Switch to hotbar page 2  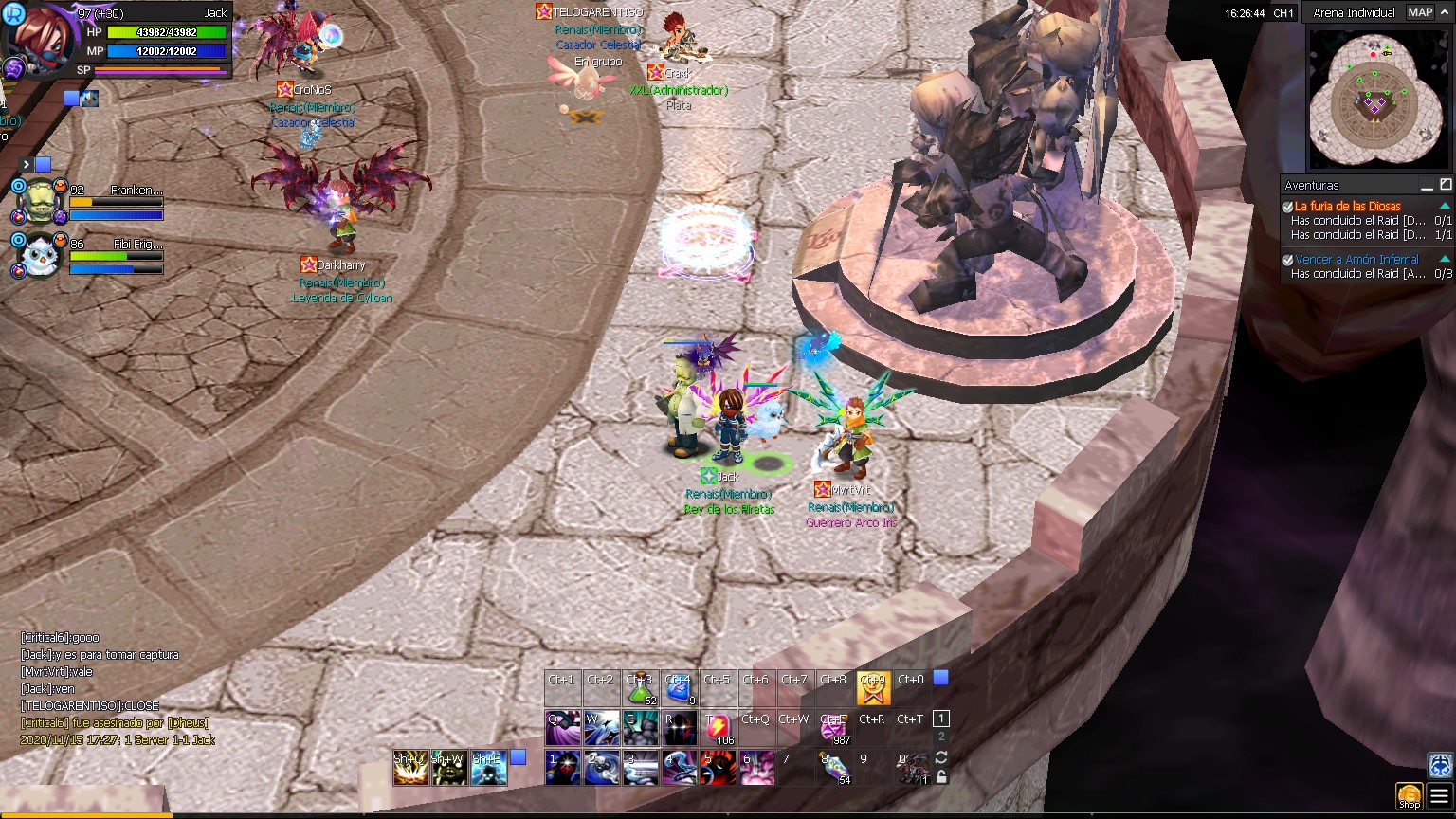click(x=940, y=737)
